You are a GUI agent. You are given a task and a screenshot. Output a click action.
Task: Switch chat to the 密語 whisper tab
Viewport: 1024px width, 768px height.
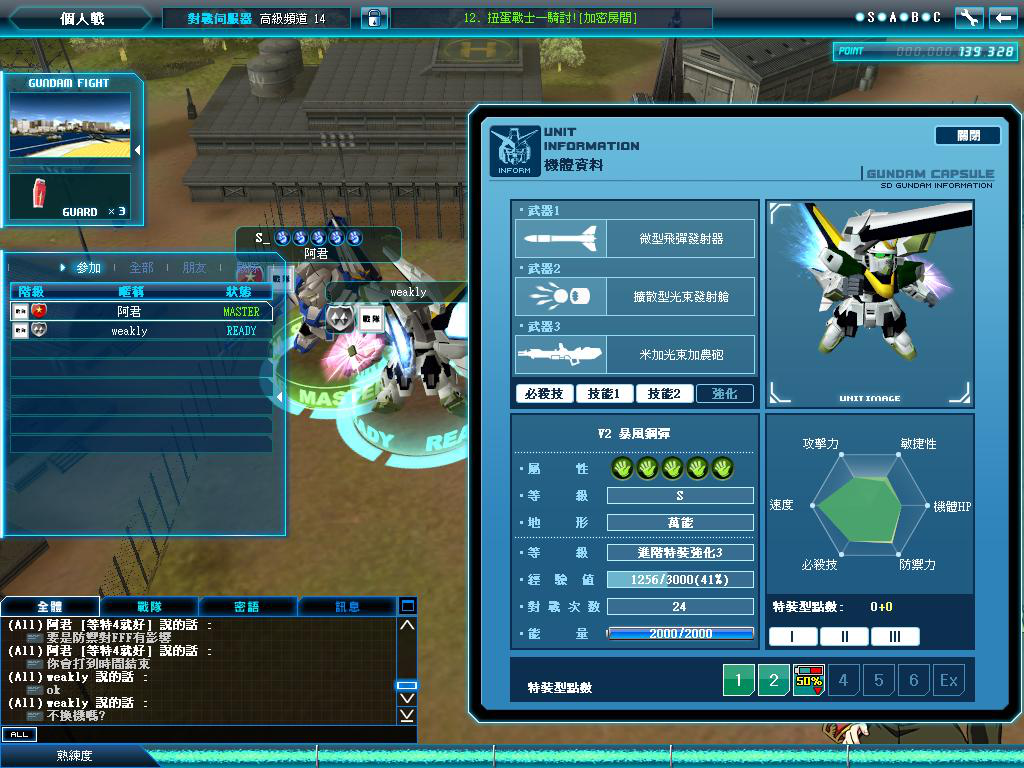click(247, 606)
